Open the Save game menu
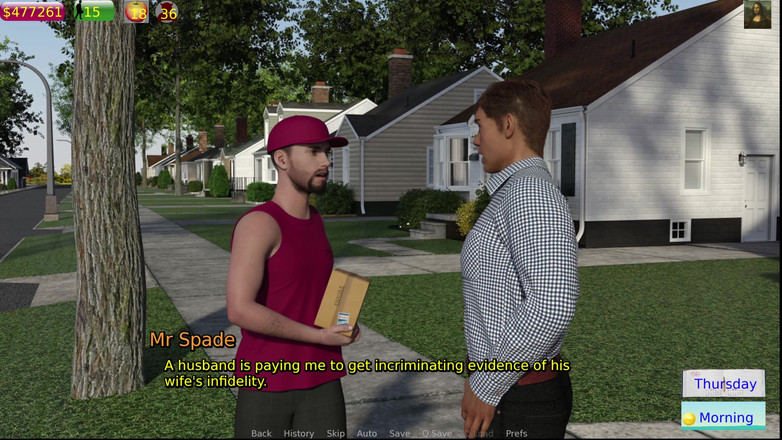The height and width of the screenshot is (440, 782). tap(399, 433)
